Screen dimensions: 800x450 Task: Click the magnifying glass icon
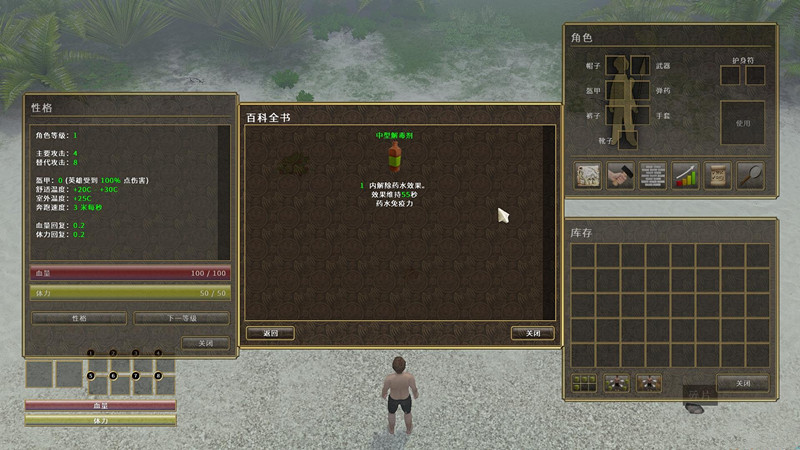(x=750, y=175)
